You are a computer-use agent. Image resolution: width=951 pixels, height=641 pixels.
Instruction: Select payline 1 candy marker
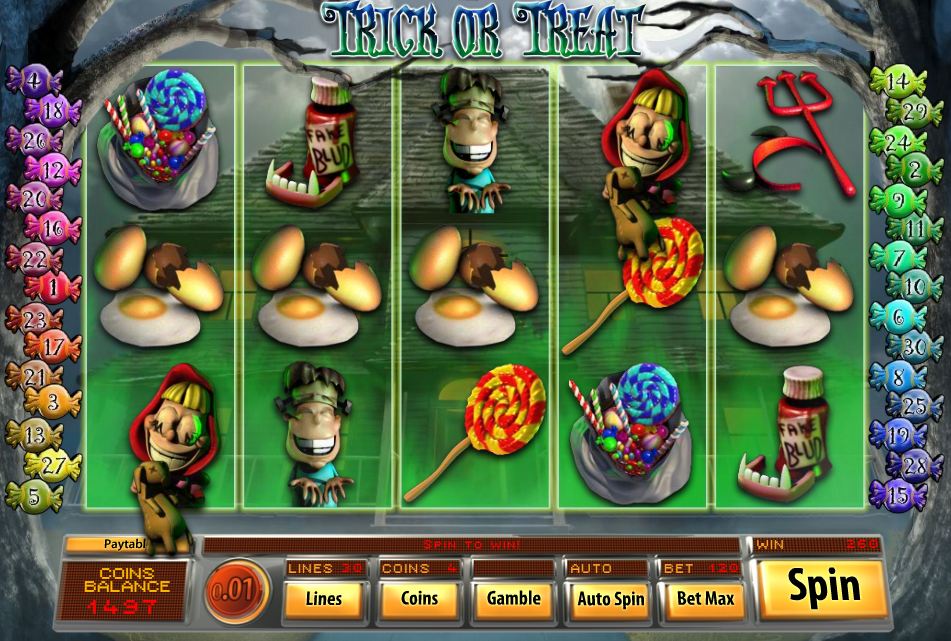coord(61,288)
